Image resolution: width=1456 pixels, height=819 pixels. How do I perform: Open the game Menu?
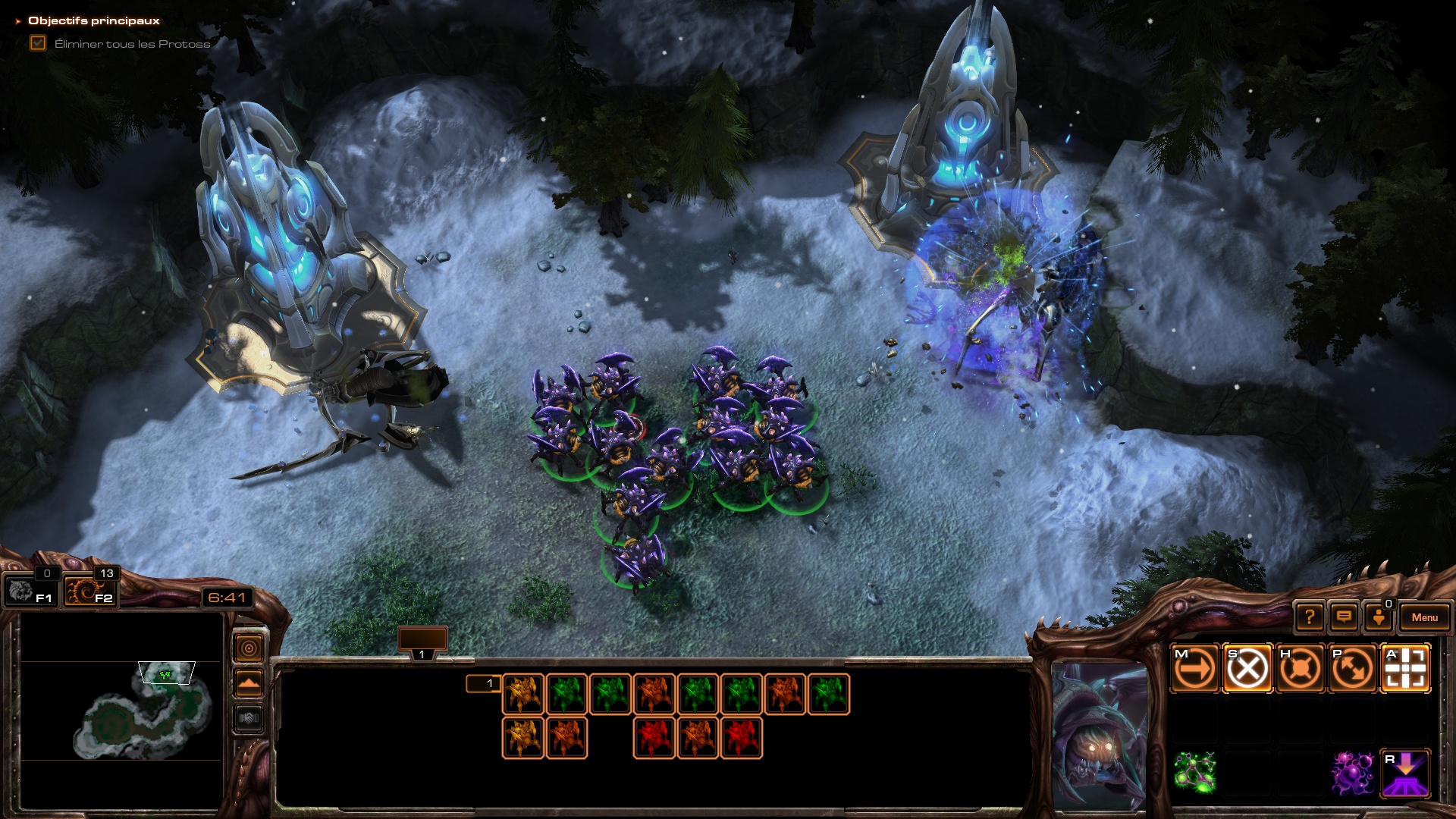click(x=1424, y=617)
